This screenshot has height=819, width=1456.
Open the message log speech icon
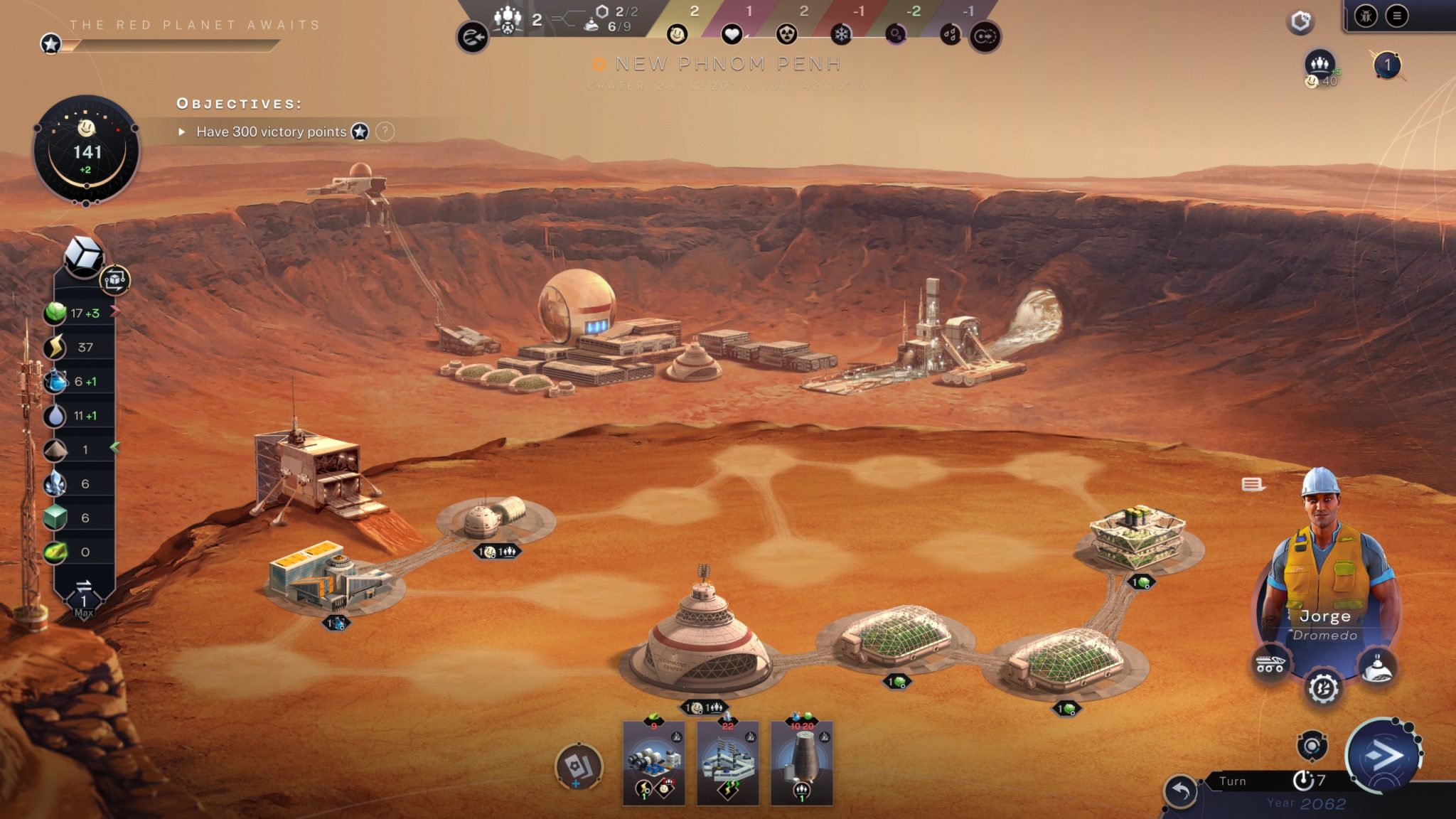[1253, 485]
